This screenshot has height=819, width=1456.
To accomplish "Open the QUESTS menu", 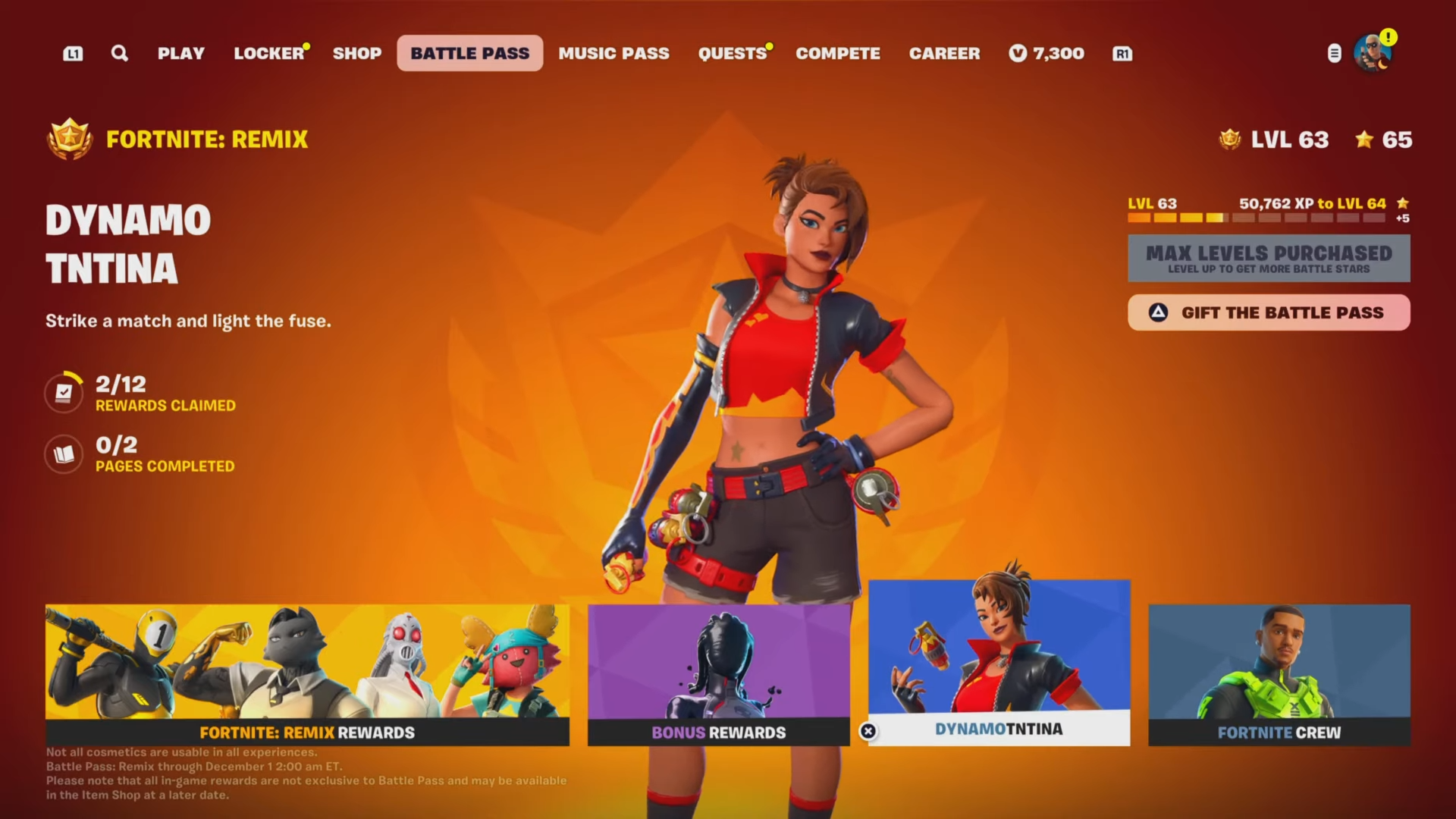I will (730, 53).
